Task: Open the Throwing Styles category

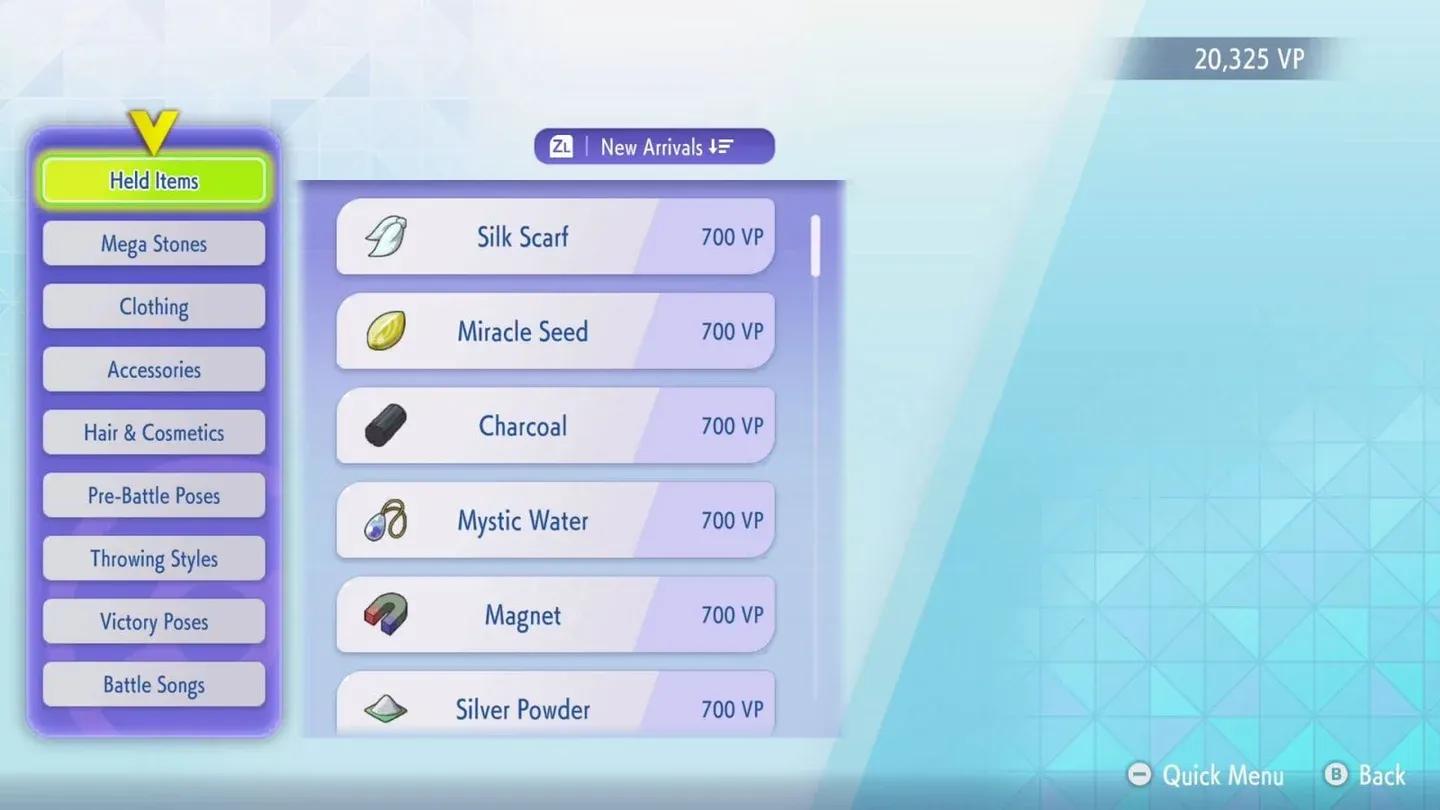Action: [x=153, y=558]
